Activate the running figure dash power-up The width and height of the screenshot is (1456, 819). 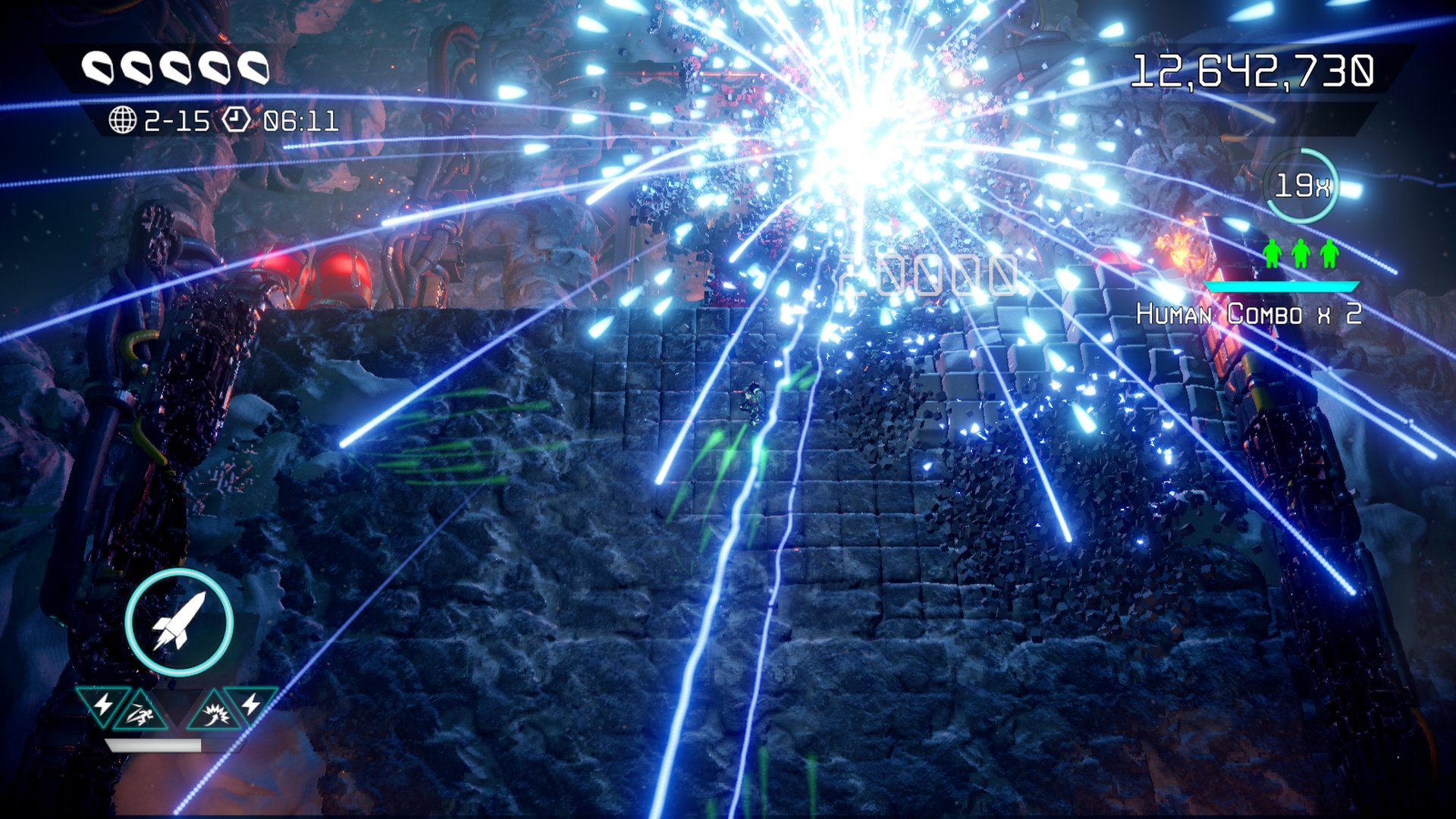click(x=141, y=713)
